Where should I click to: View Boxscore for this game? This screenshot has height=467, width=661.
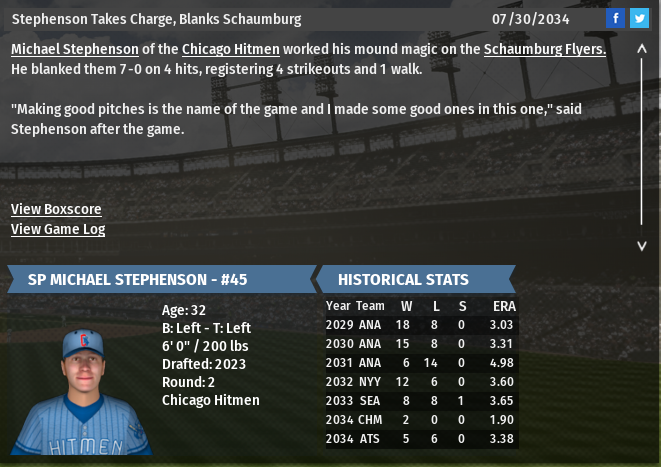pos(56,209)
